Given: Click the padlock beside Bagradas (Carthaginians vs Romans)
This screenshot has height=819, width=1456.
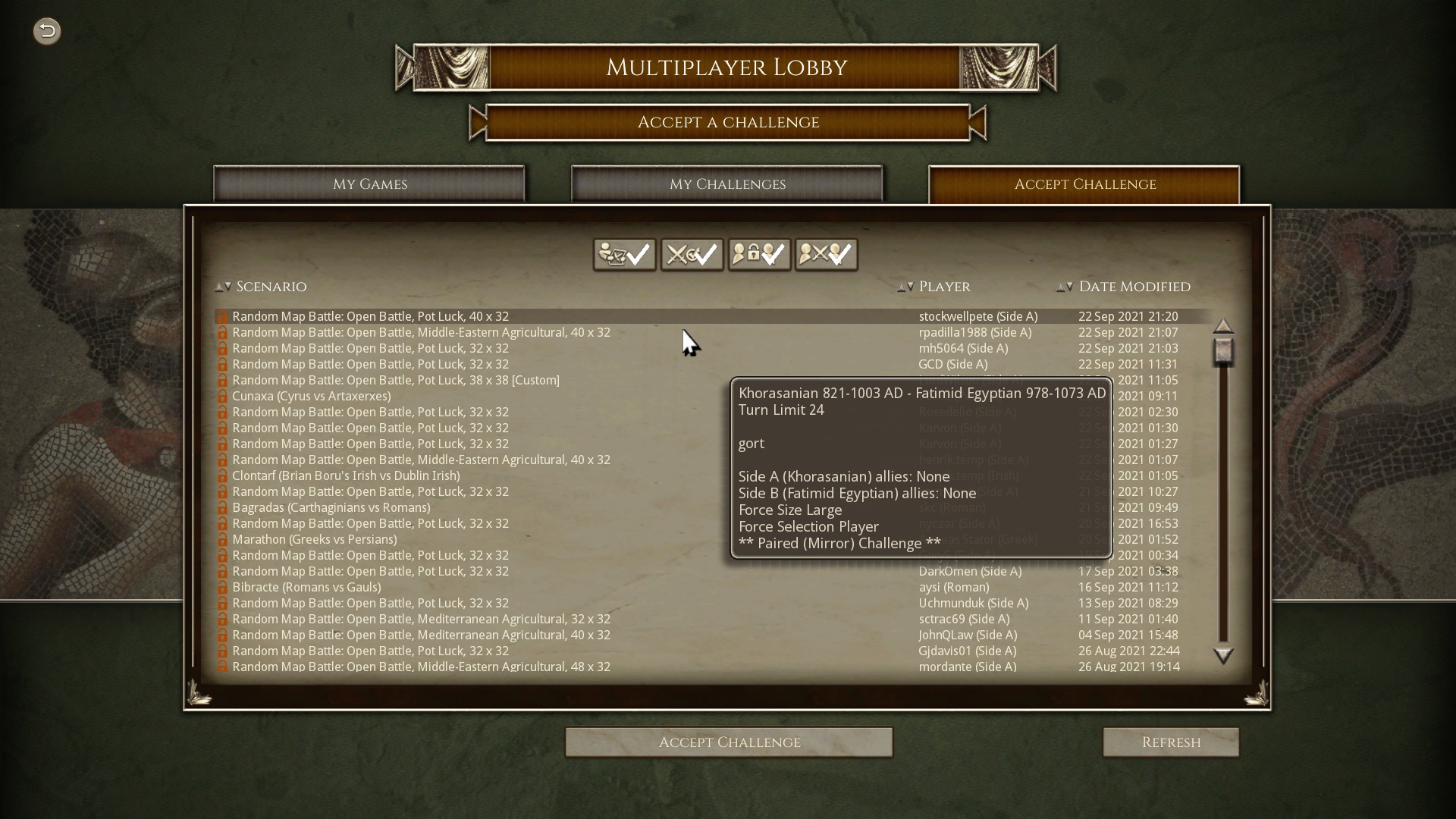Looking at the screenshot, I should point(222,507).
